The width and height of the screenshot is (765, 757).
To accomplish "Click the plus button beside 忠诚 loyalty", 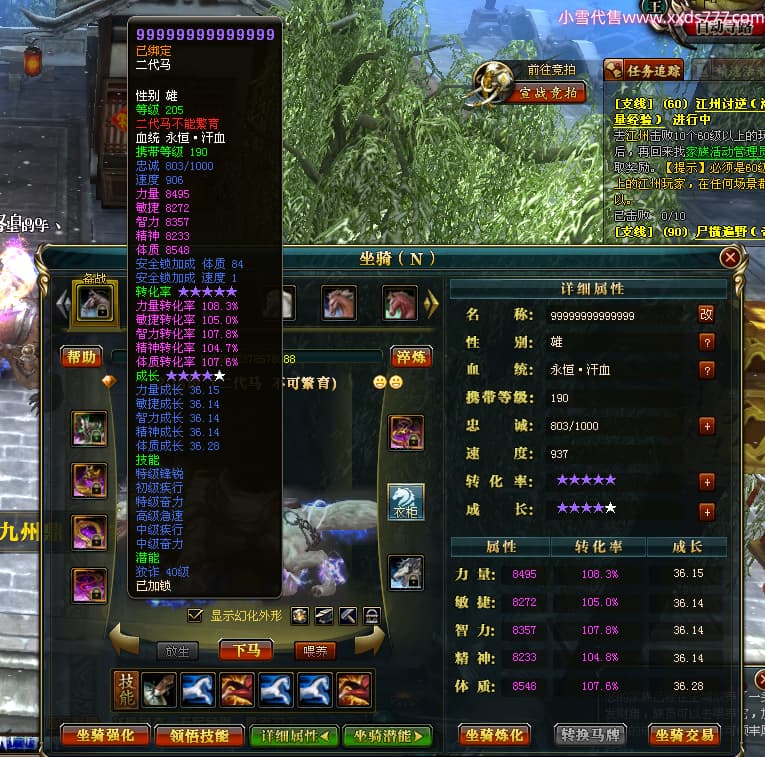I will 707,426.
